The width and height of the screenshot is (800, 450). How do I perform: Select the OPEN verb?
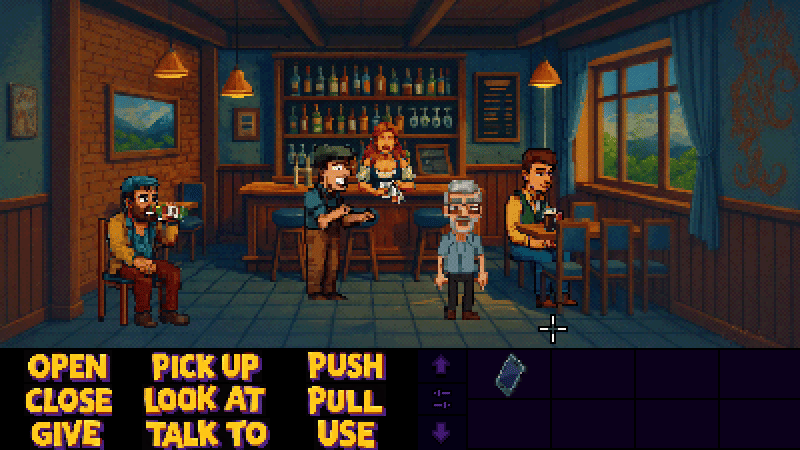point(68,366)
